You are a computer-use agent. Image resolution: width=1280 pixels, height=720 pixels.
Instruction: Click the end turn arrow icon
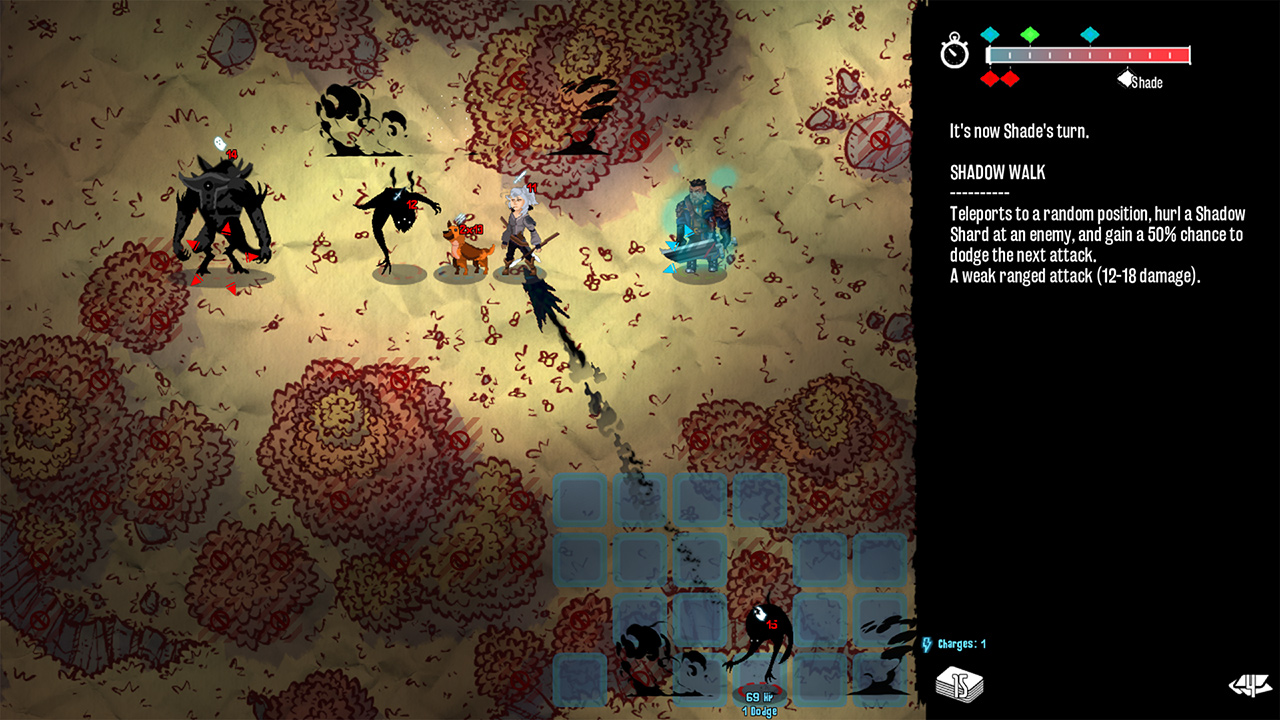point(1248,686)
